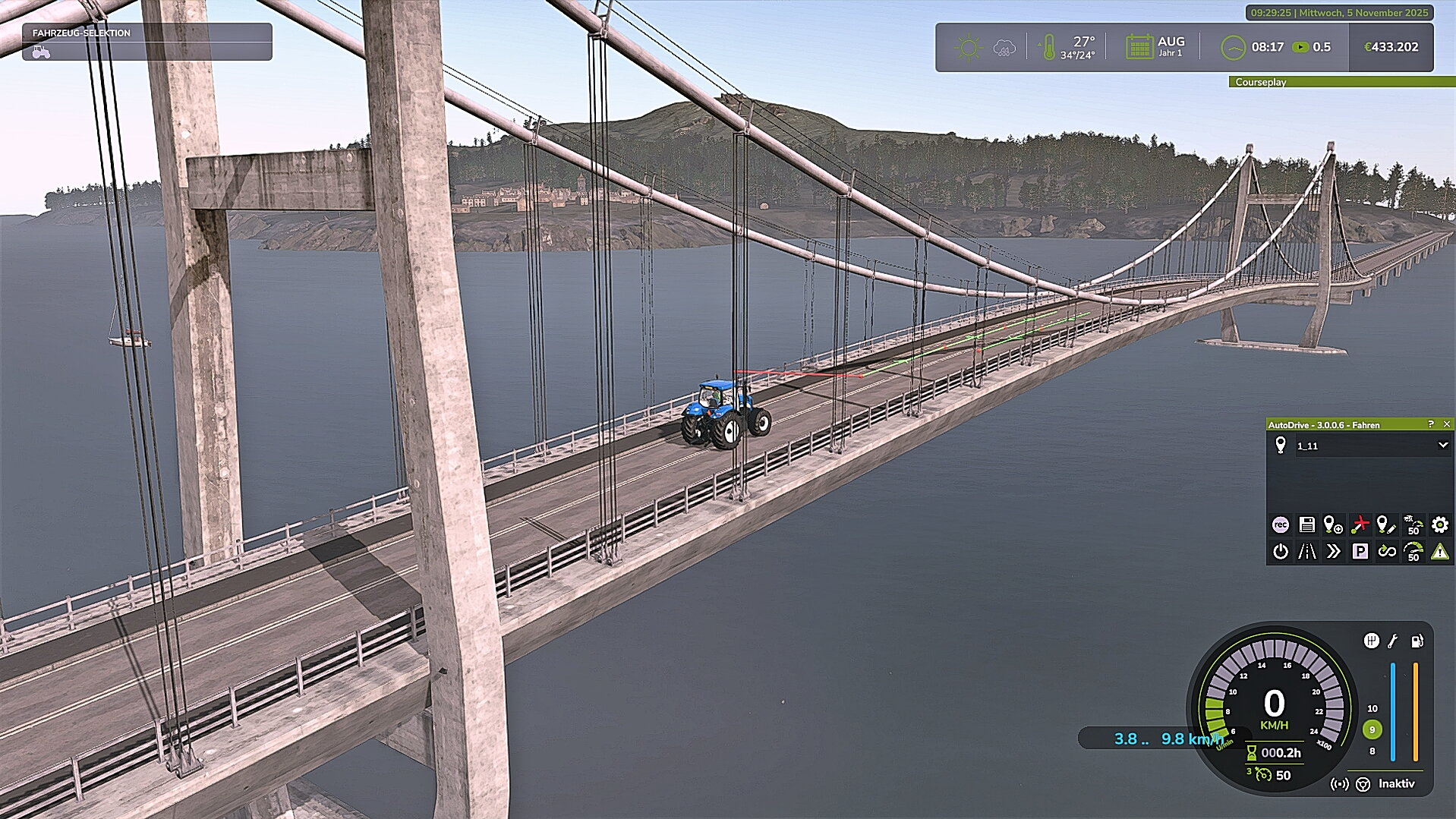
Task: Select the parking P icon
Action: point(1360,551)
